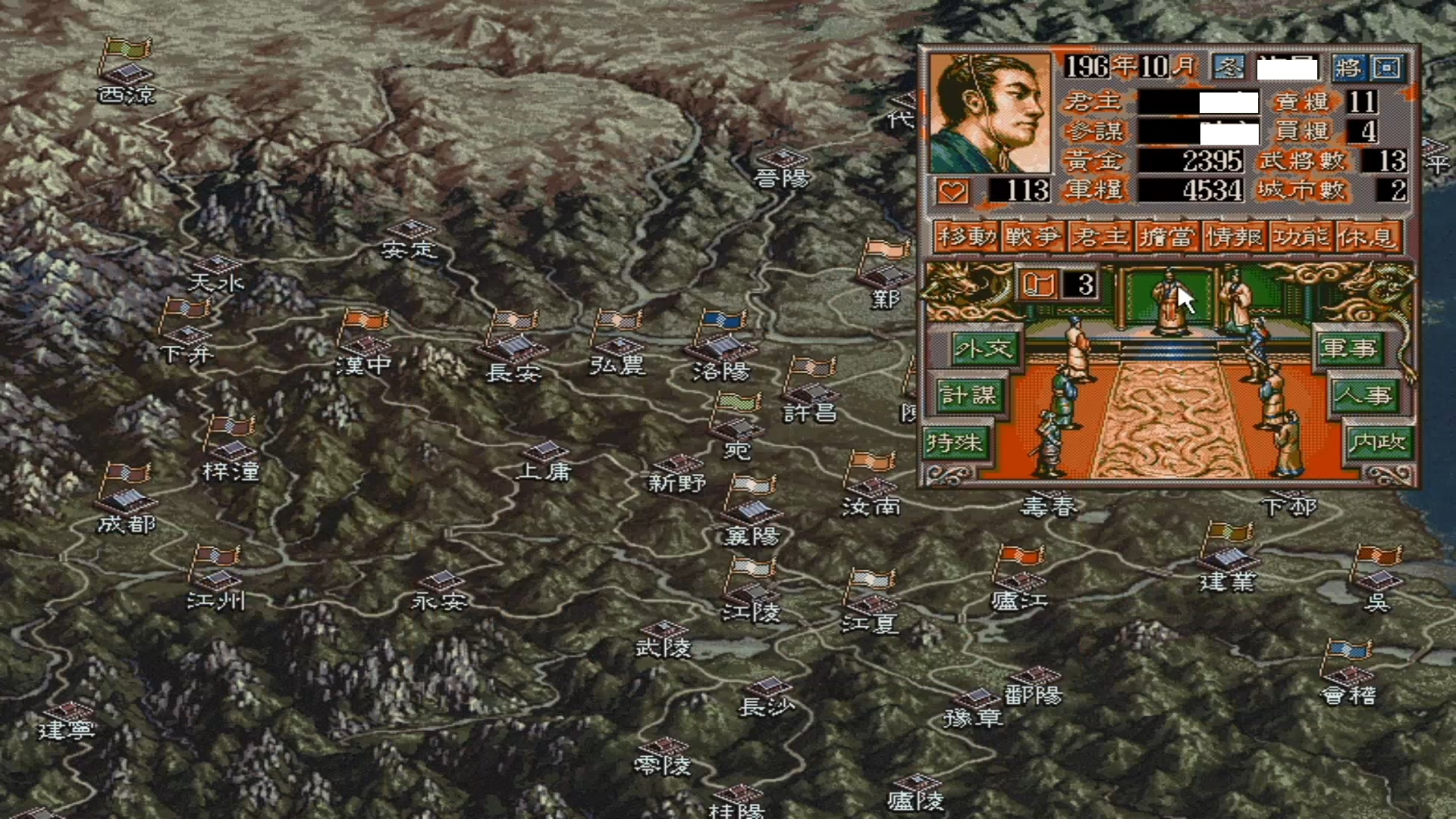Choose the 軍事 (Military) command

click(1348, 349)
